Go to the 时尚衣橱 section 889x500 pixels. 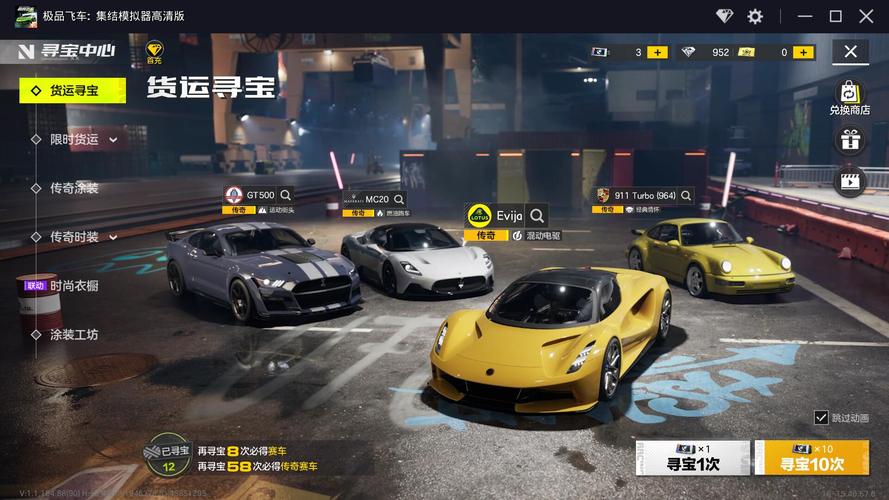74,286
